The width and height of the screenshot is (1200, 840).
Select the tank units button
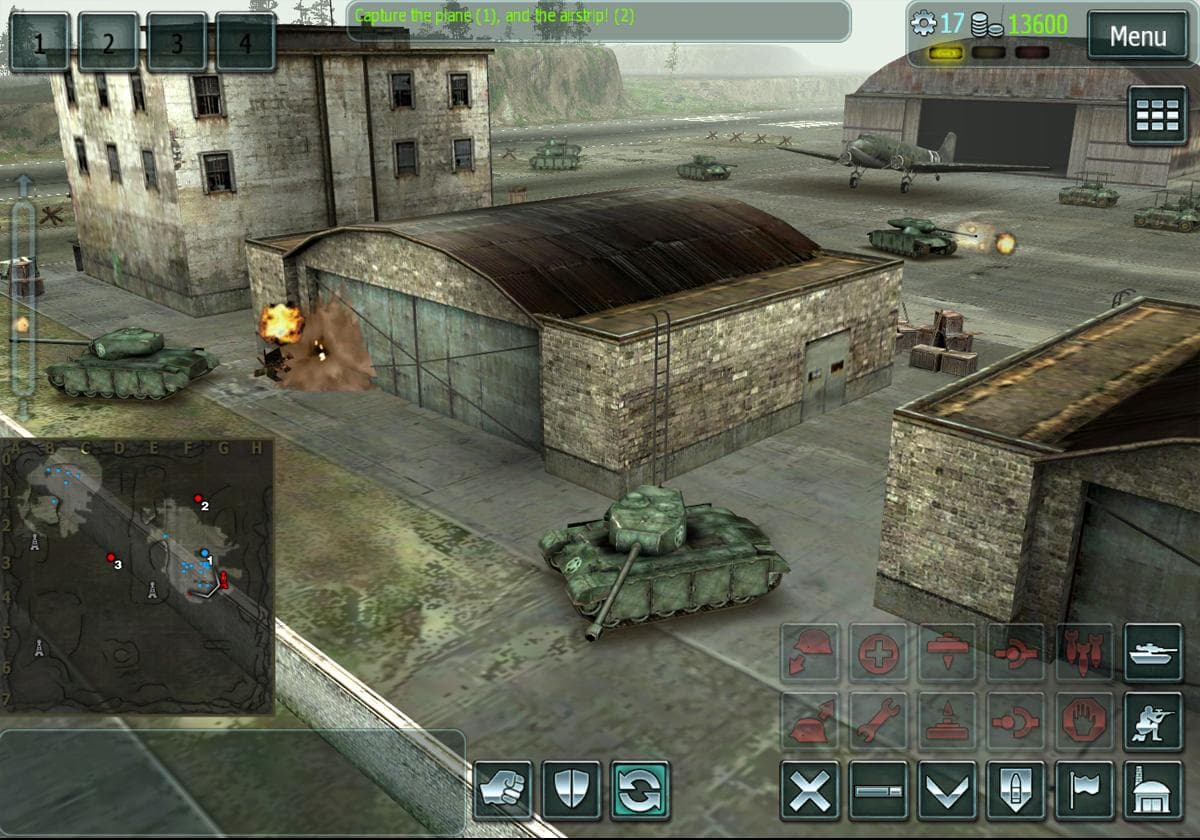click(x=1153, y=652)
